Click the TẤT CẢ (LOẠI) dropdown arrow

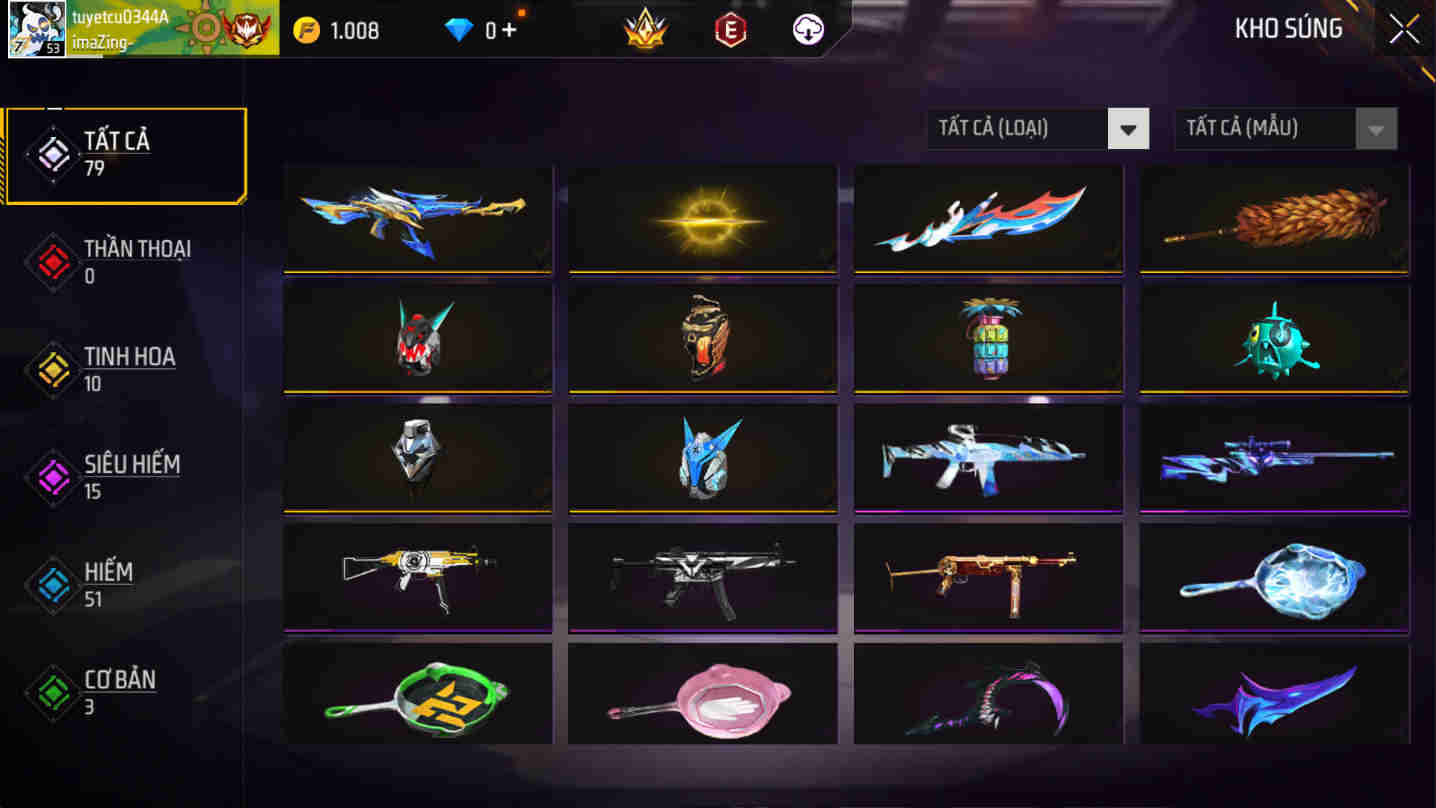point(1129,128)
